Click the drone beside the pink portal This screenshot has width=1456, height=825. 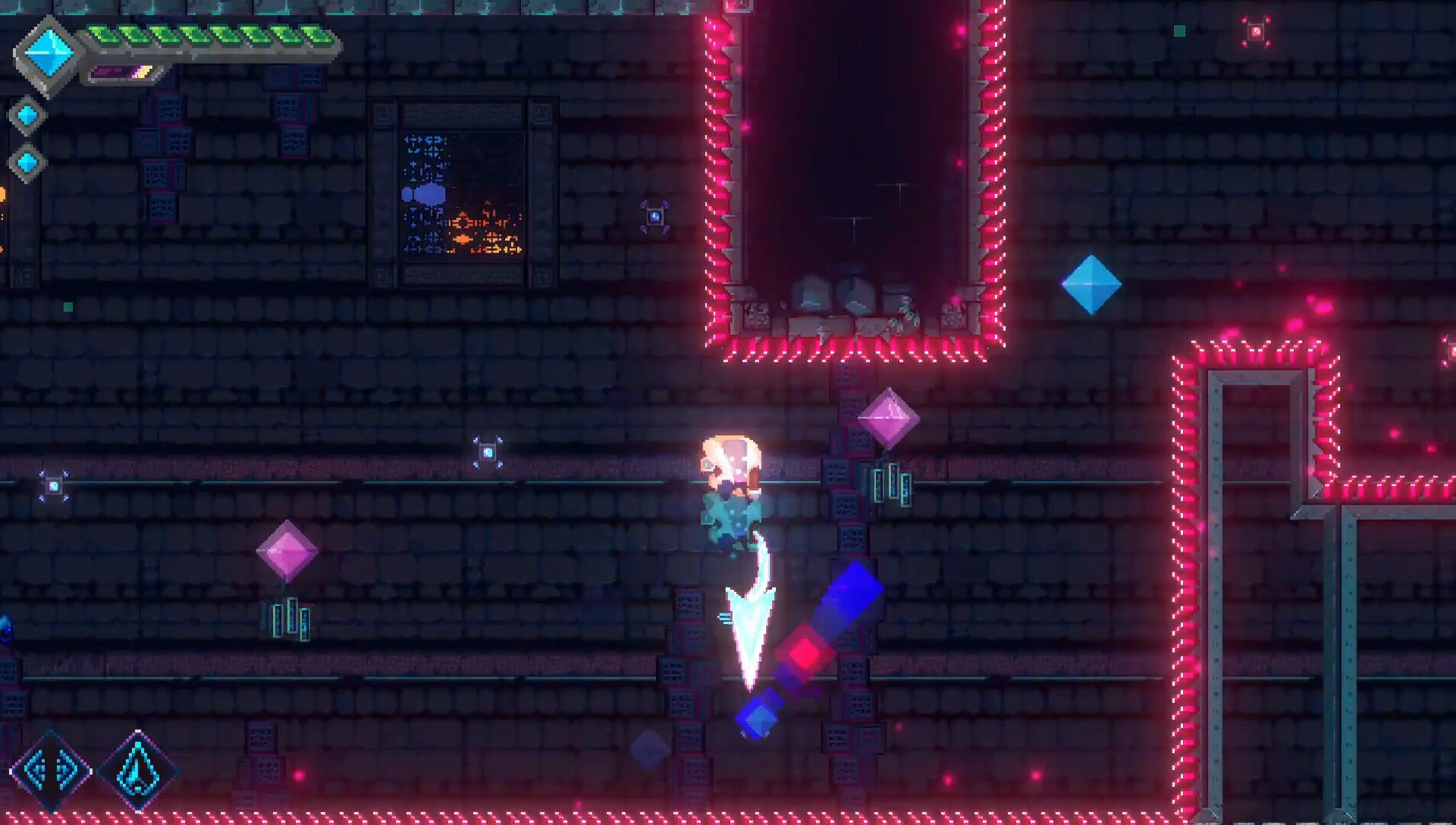(x=653, y=215)
